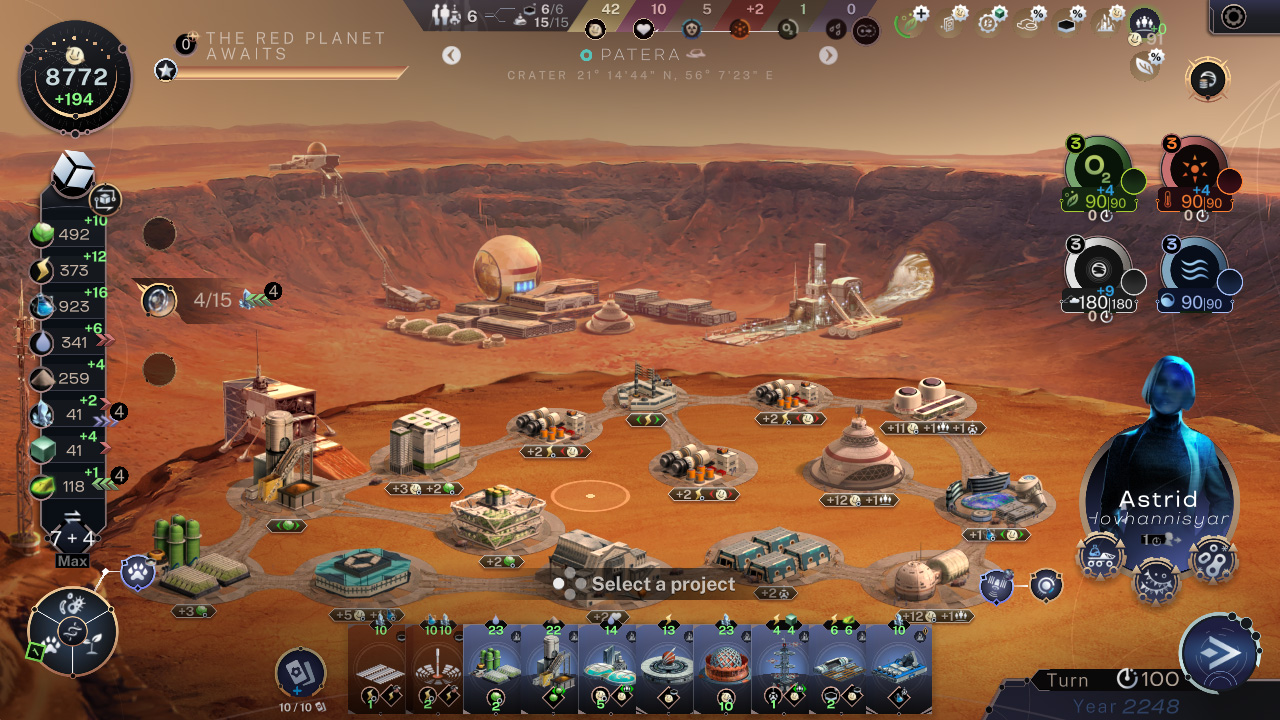Open the resource trade arrows button
The image size is (1280, 720).
(x=72, y=517)
